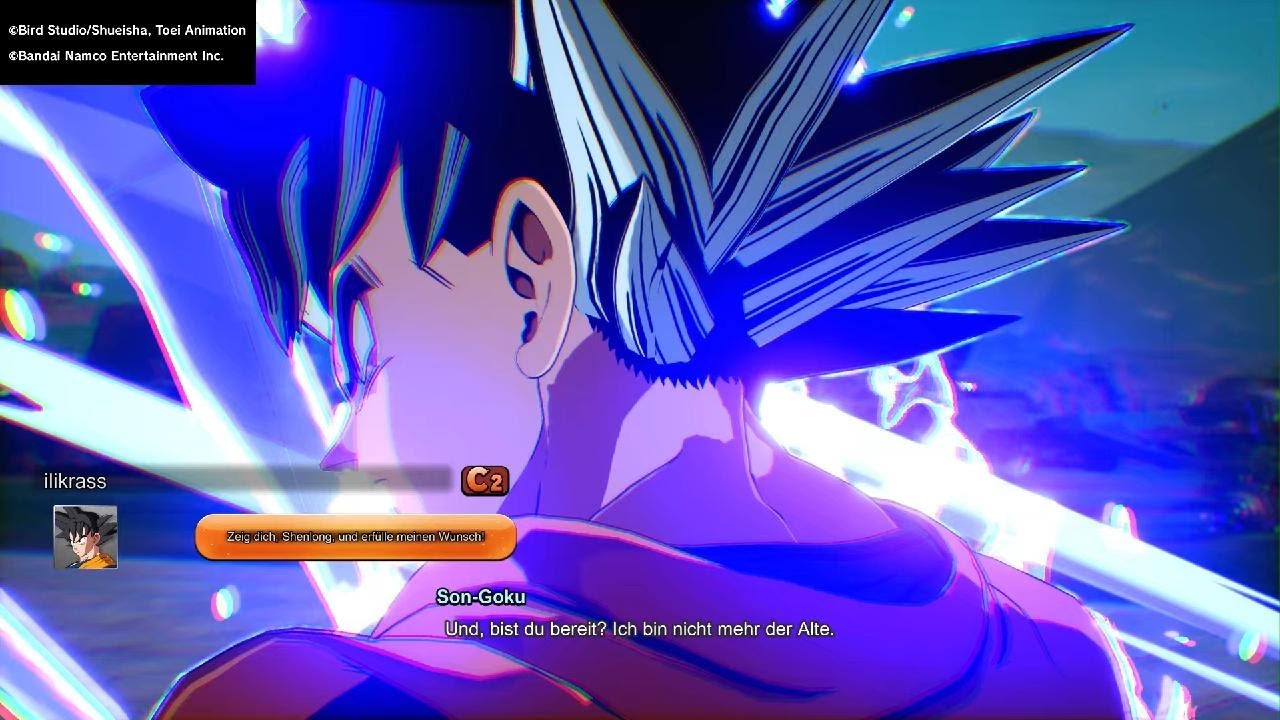Select the orange Shenlong wish title banner
This screenshot has width=1280, height=720.
pyautogui.click(x=355, y=538)
